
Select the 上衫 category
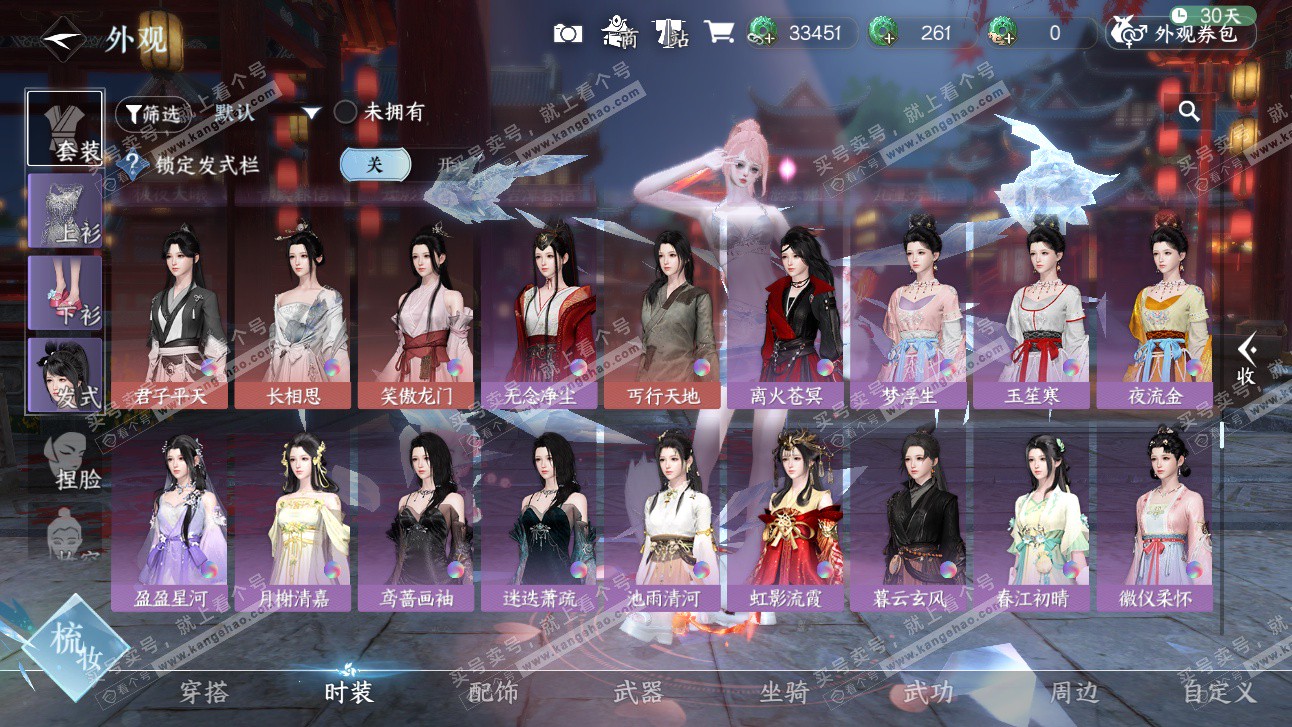point(66,210)
